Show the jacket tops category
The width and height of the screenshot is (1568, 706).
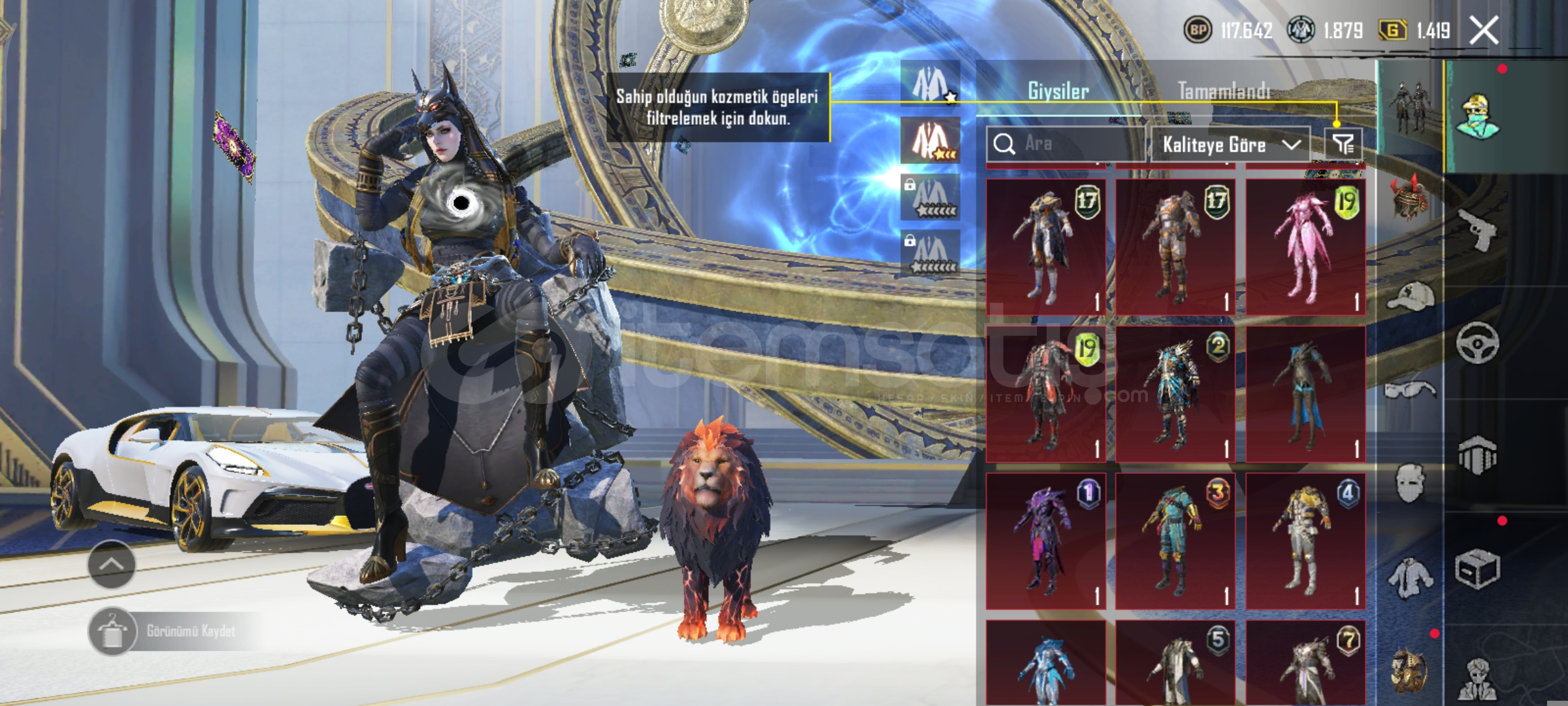point(1410,578)
